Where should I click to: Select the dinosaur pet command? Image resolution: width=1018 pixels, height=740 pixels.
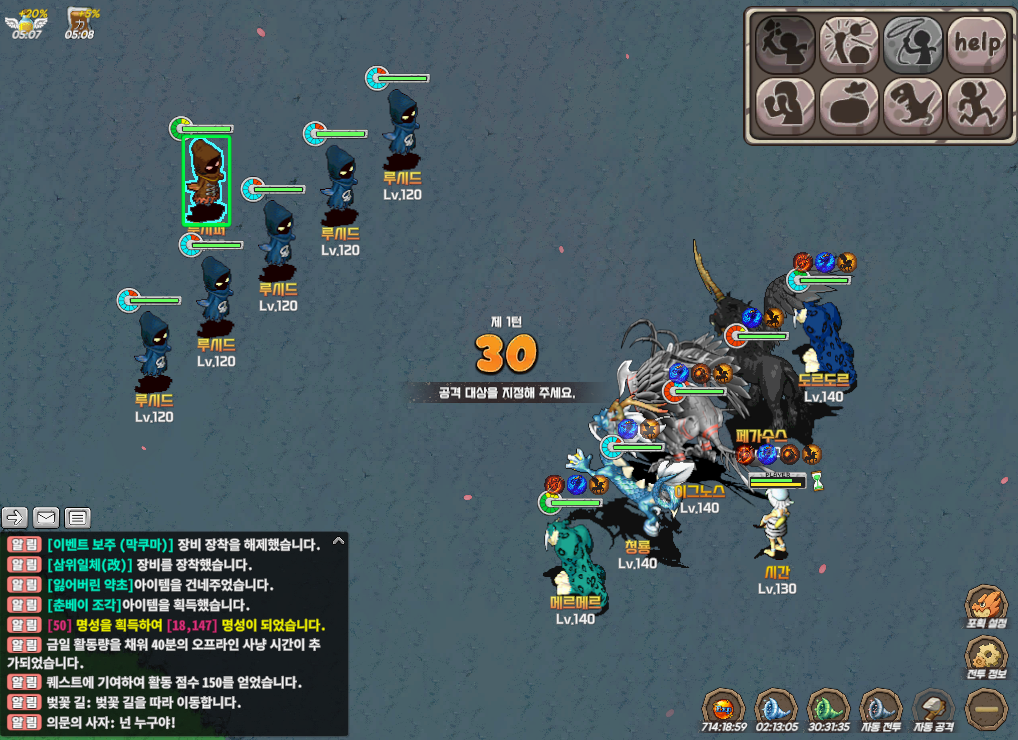pyautogui.click(x=913, y=105)
